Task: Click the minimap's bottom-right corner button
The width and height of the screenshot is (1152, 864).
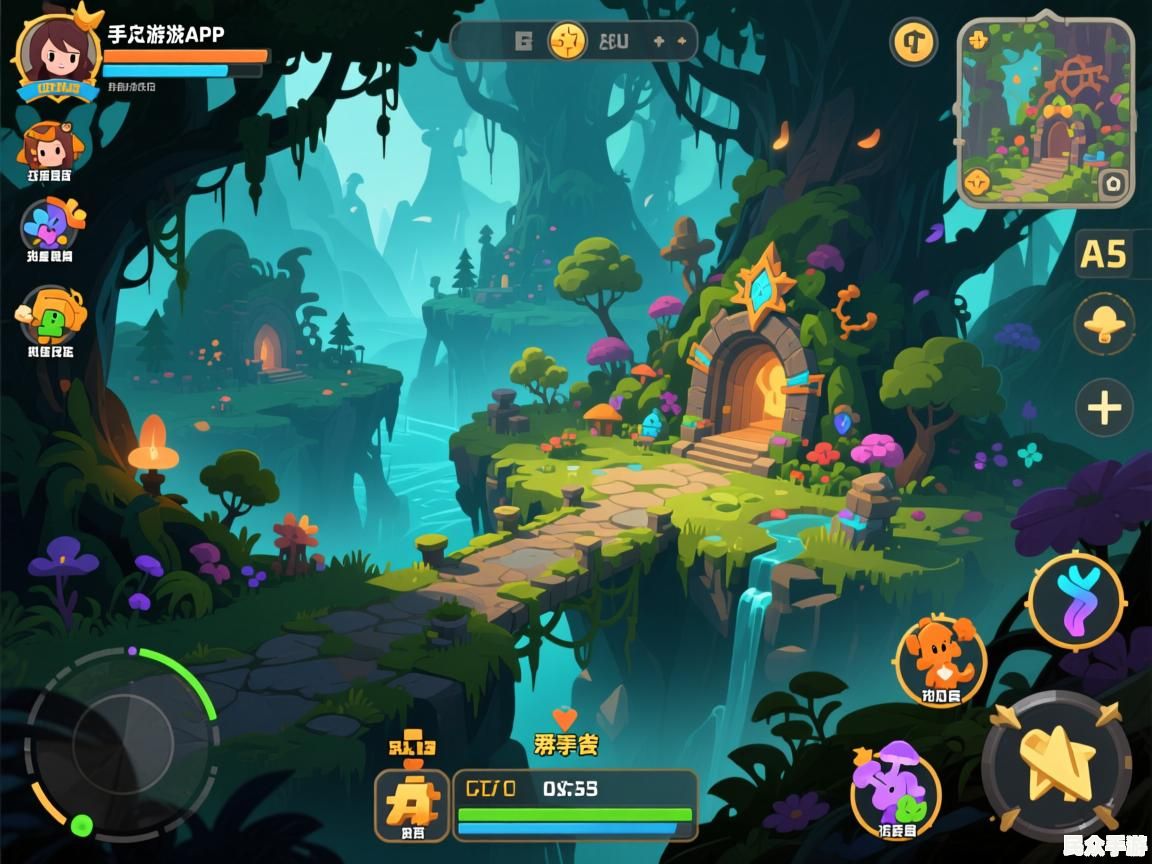Action: 1113,184
